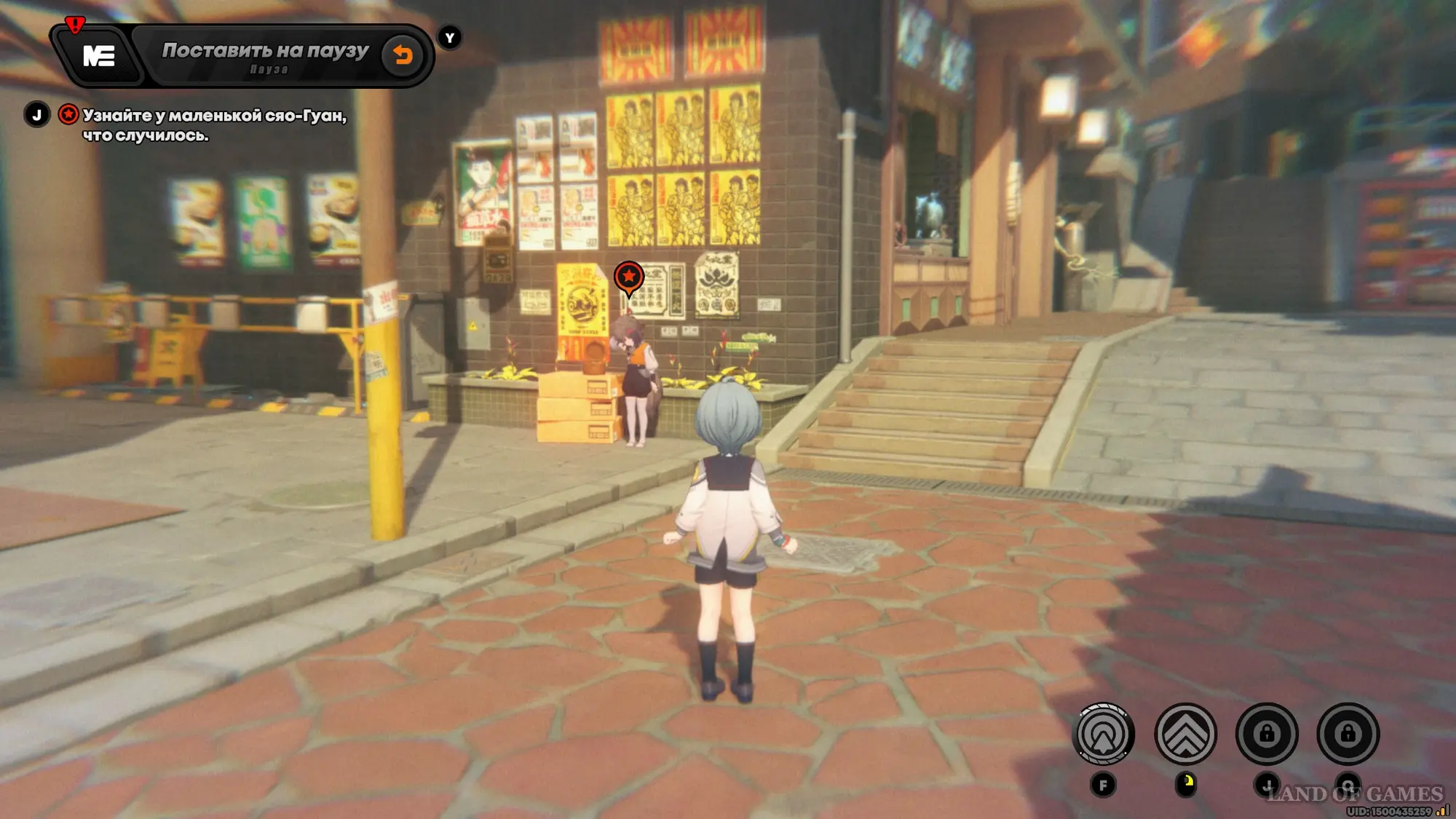Open the ME logo menu icon
Screen dimensions: 1456x819
pos(99,56)
